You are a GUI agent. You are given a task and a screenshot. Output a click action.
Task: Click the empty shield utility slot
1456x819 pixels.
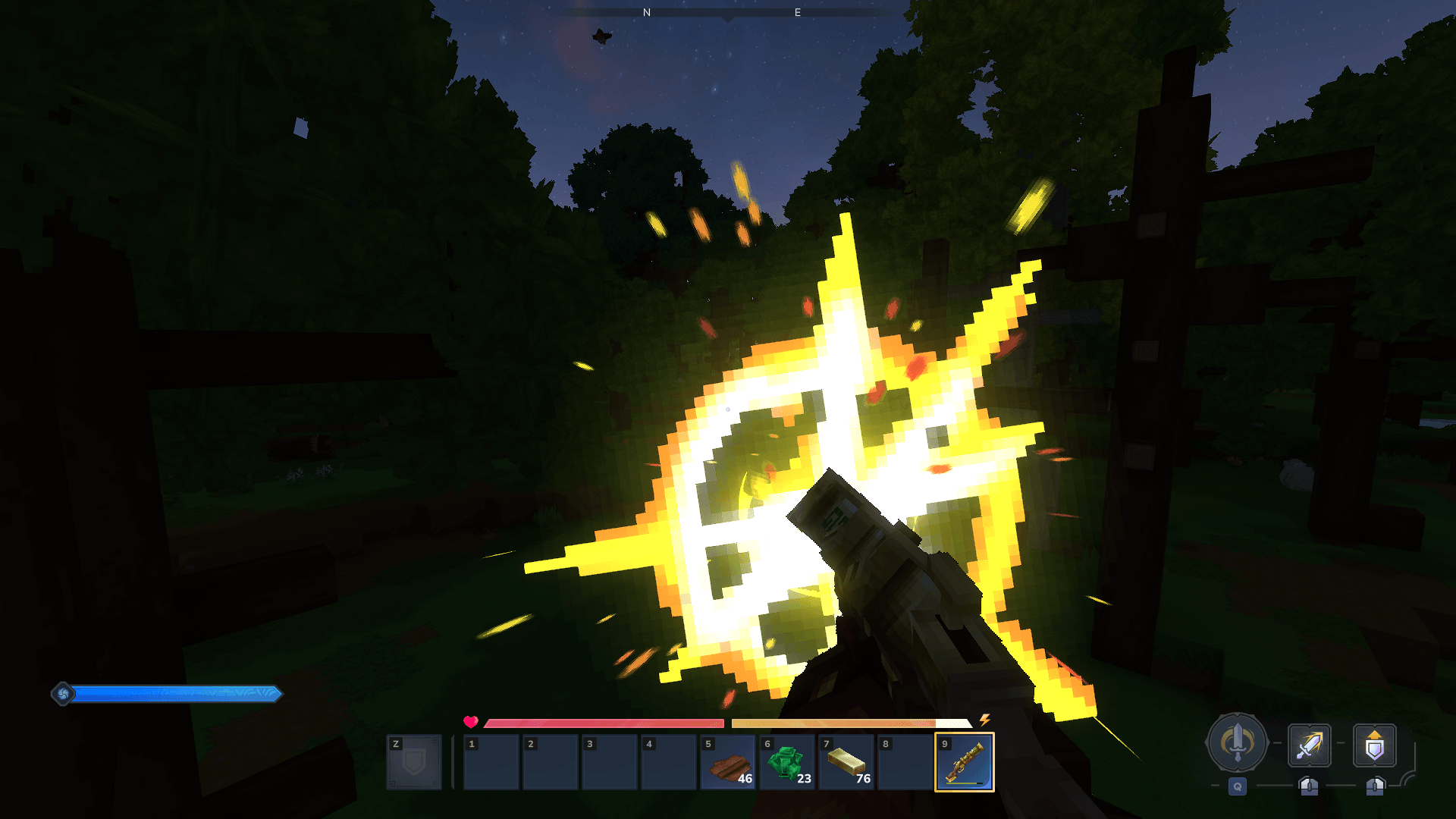tap(413, 762)
